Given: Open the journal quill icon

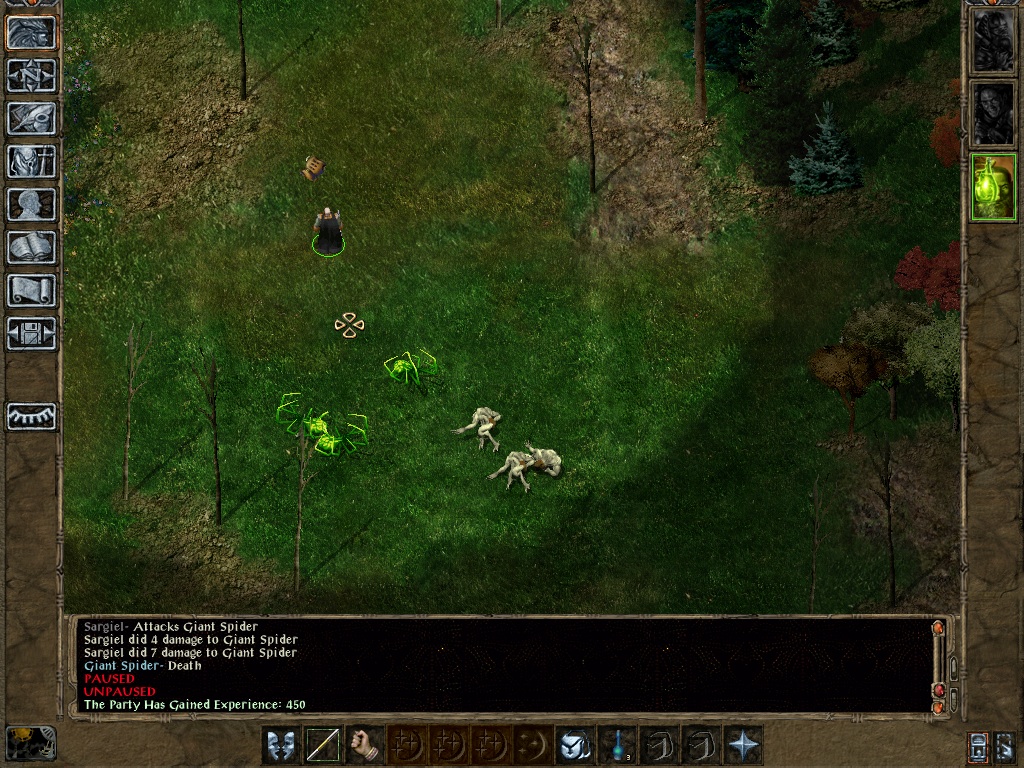Looking at the screenshot, I should pyautogui.click(x=31, y=118).
